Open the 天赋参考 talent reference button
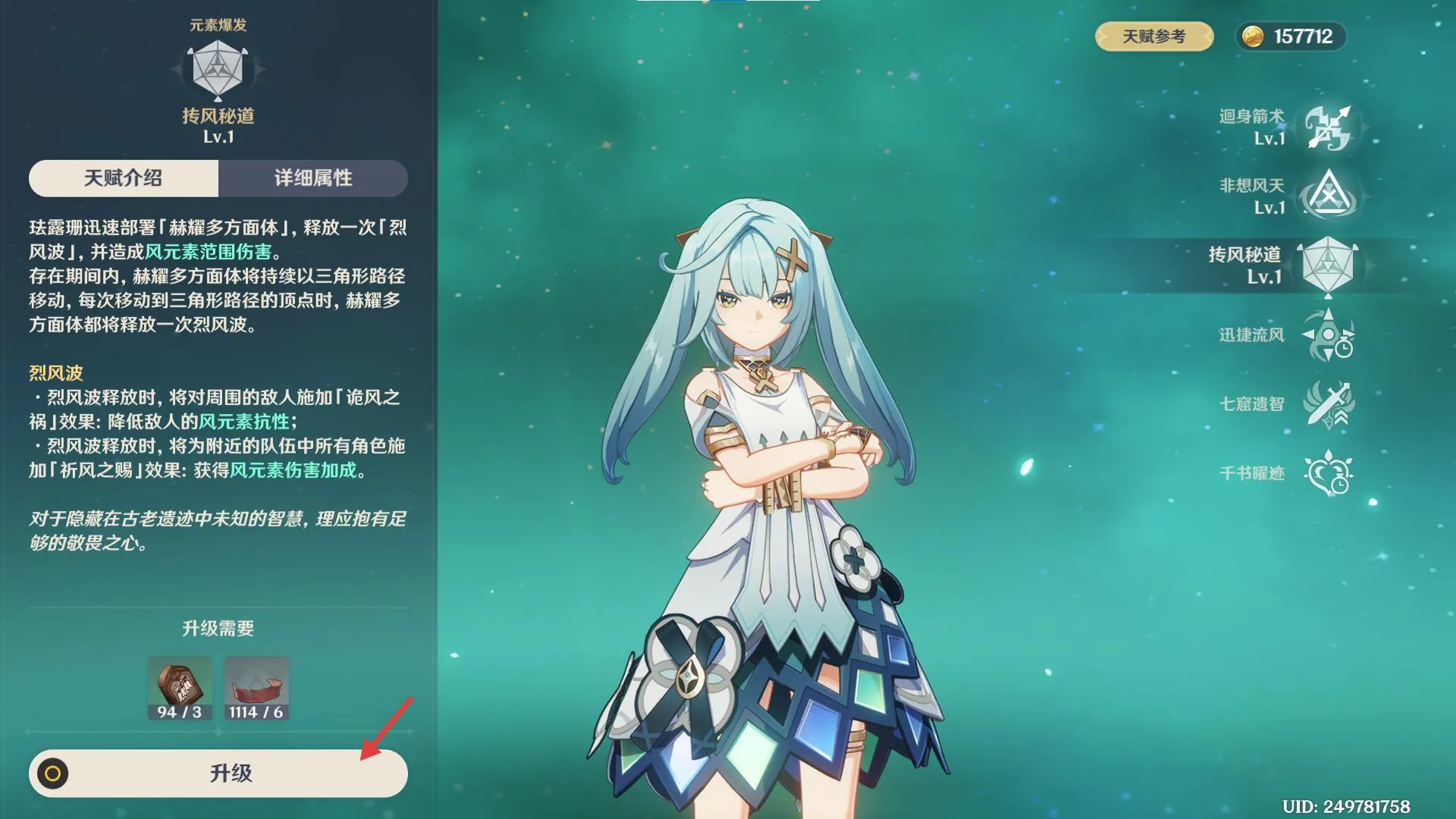 [1153, 35]
